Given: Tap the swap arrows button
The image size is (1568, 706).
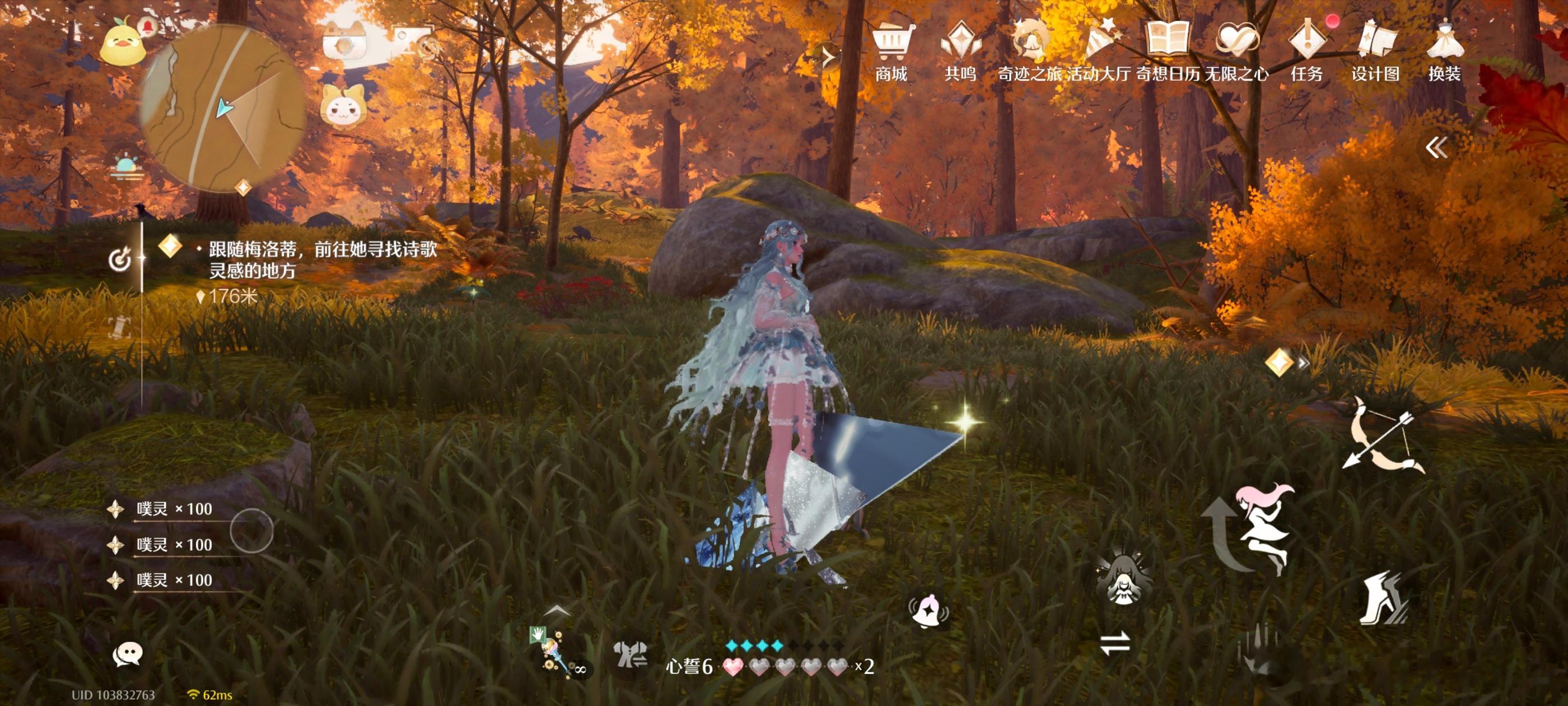Looking at the screenshot, I should pos(1115,643).
